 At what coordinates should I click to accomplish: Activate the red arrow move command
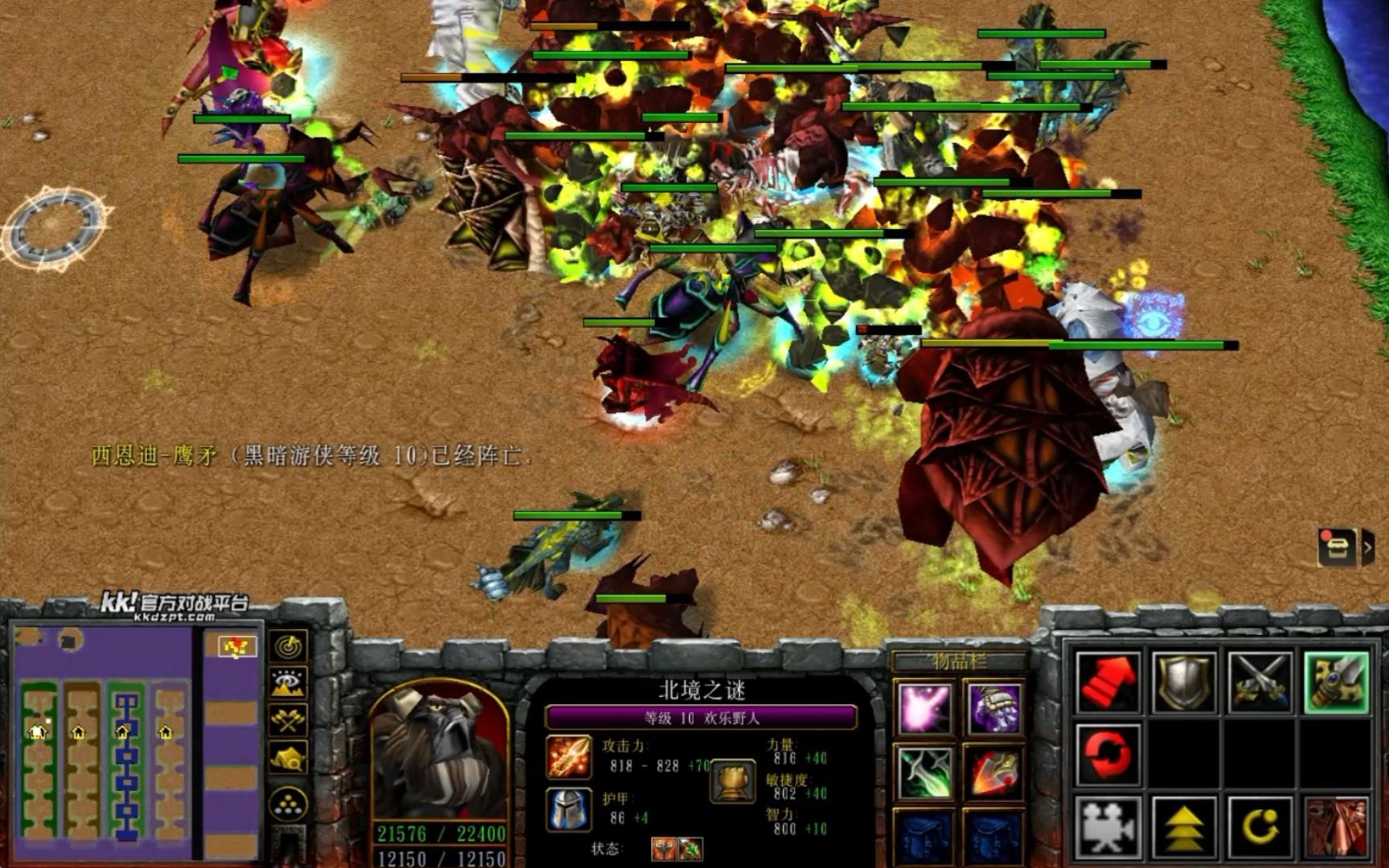click(x=1108, y=683)
